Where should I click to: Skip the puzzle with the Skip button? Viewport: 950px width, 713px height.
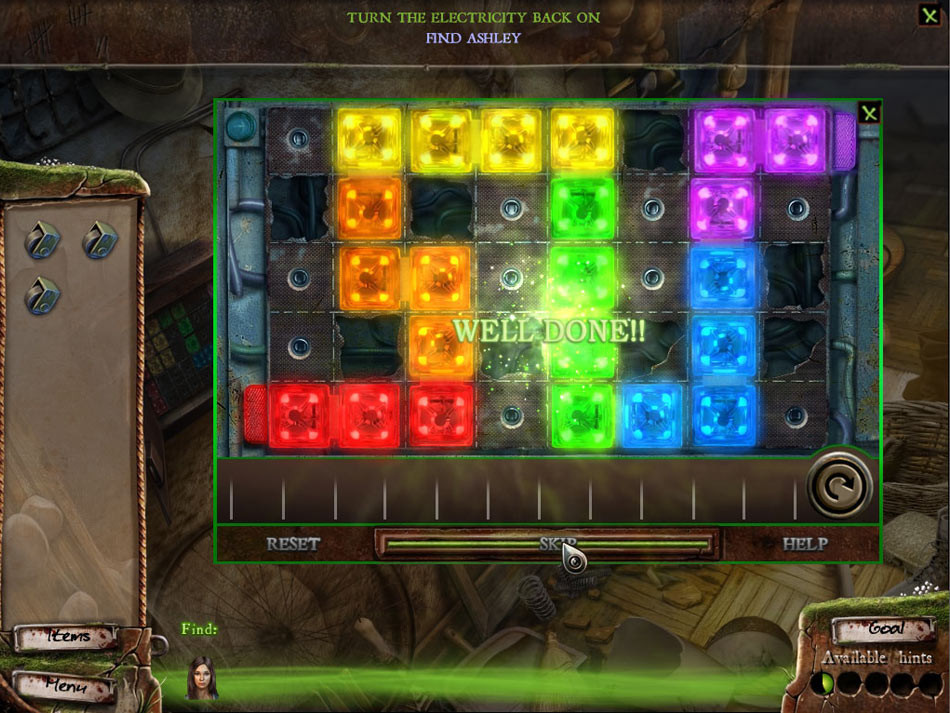[x=547, y=544]
